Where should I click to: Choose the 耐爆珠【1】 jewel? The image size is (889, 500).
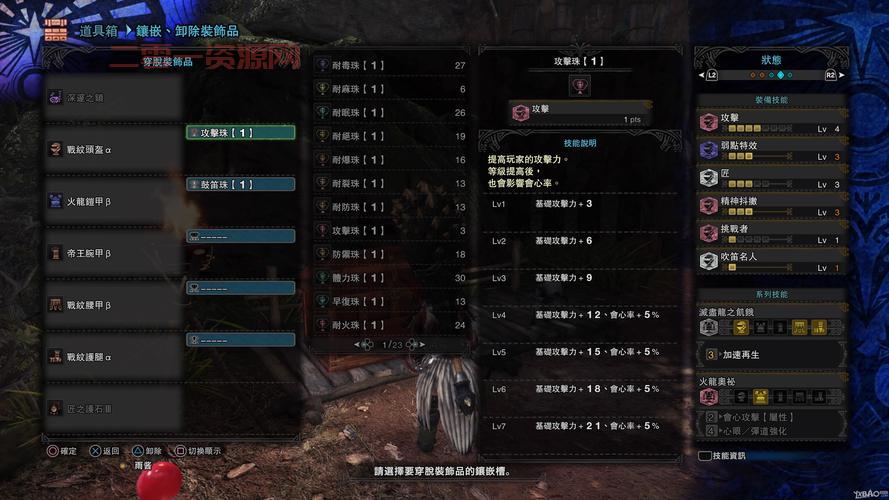(x=390, y=160)
